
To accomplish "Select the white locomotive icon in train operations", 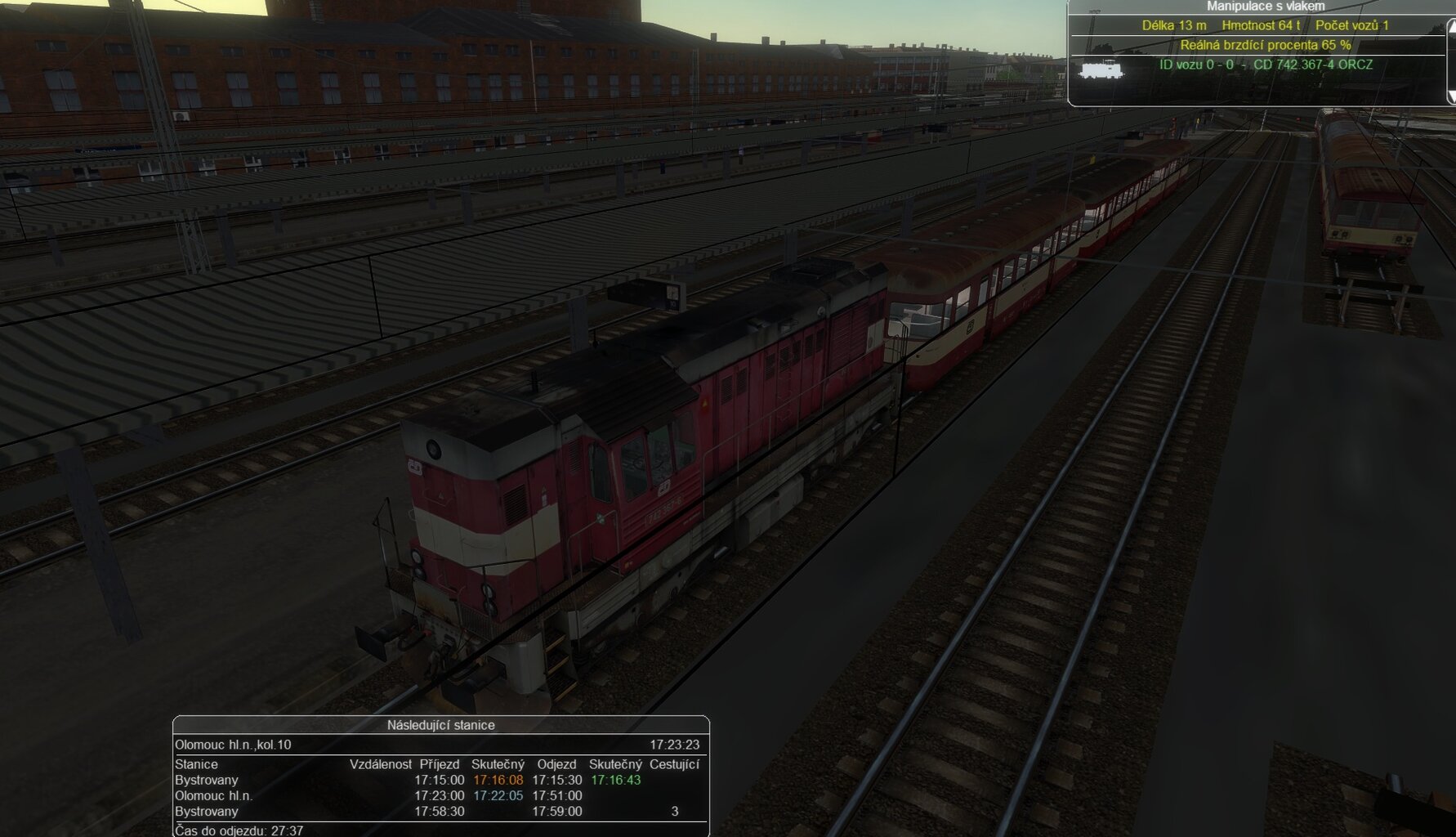I will 1100,69.
